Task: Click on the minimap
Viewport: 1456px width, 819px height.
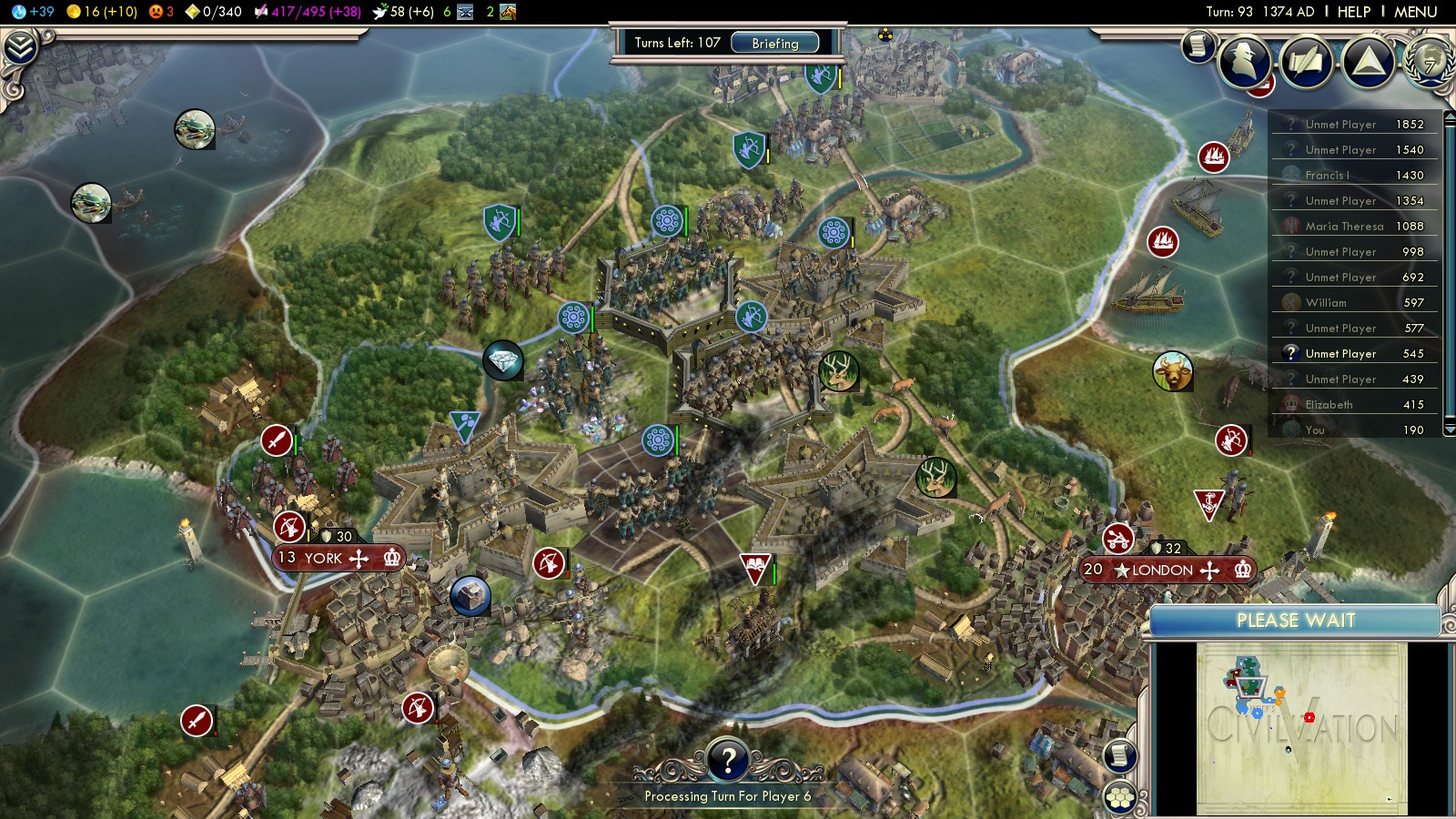Action: click(1301, 728)
